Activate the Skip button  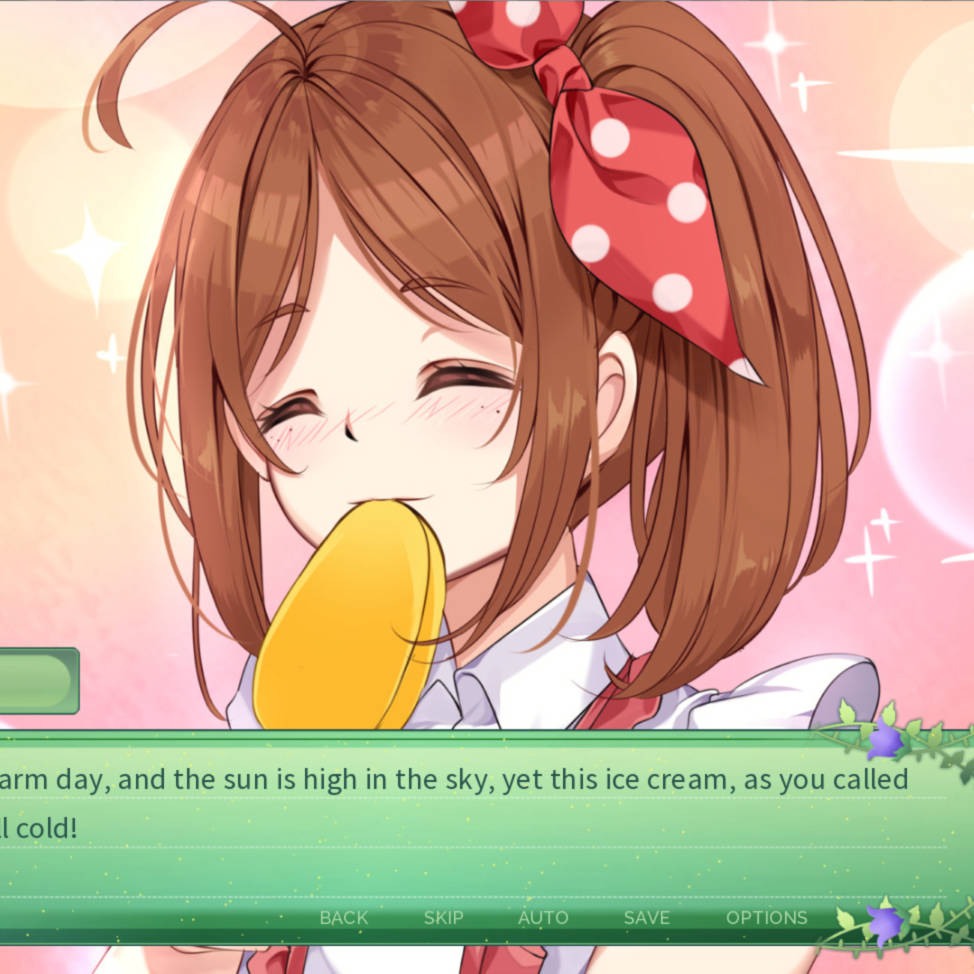tap(443, 917)
